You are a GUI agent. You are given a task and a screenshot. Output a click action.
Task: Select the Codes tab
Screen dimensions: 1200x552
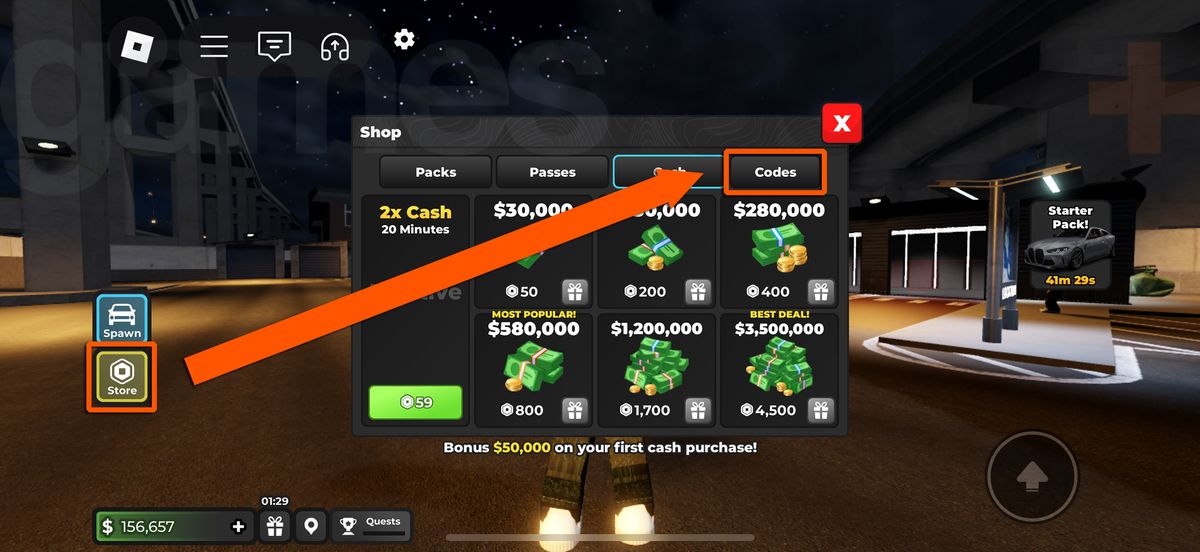pyautogui.click(x=775, y=172)
